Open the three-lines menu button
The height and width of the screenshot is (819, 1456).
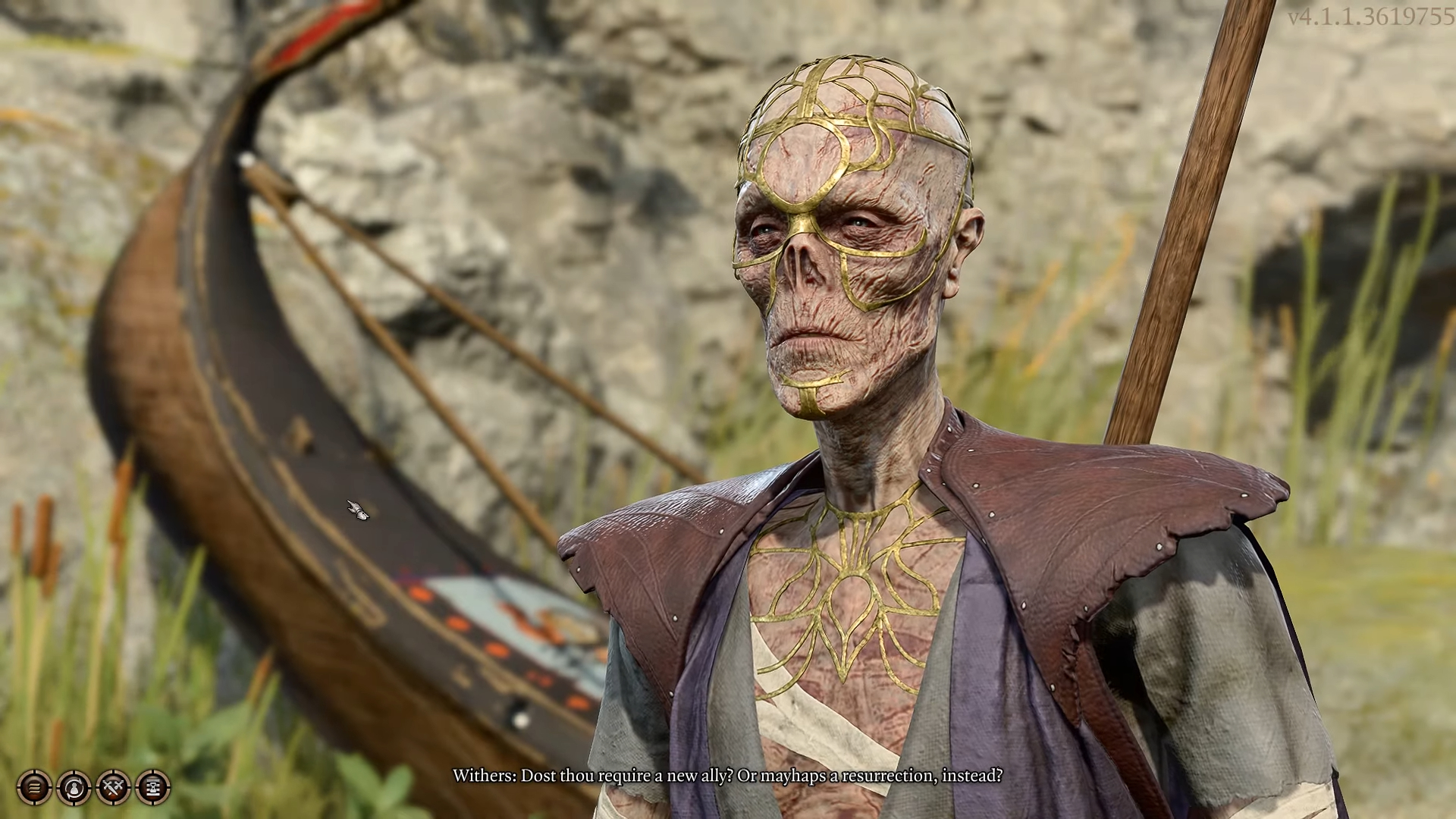coord(34,788)
